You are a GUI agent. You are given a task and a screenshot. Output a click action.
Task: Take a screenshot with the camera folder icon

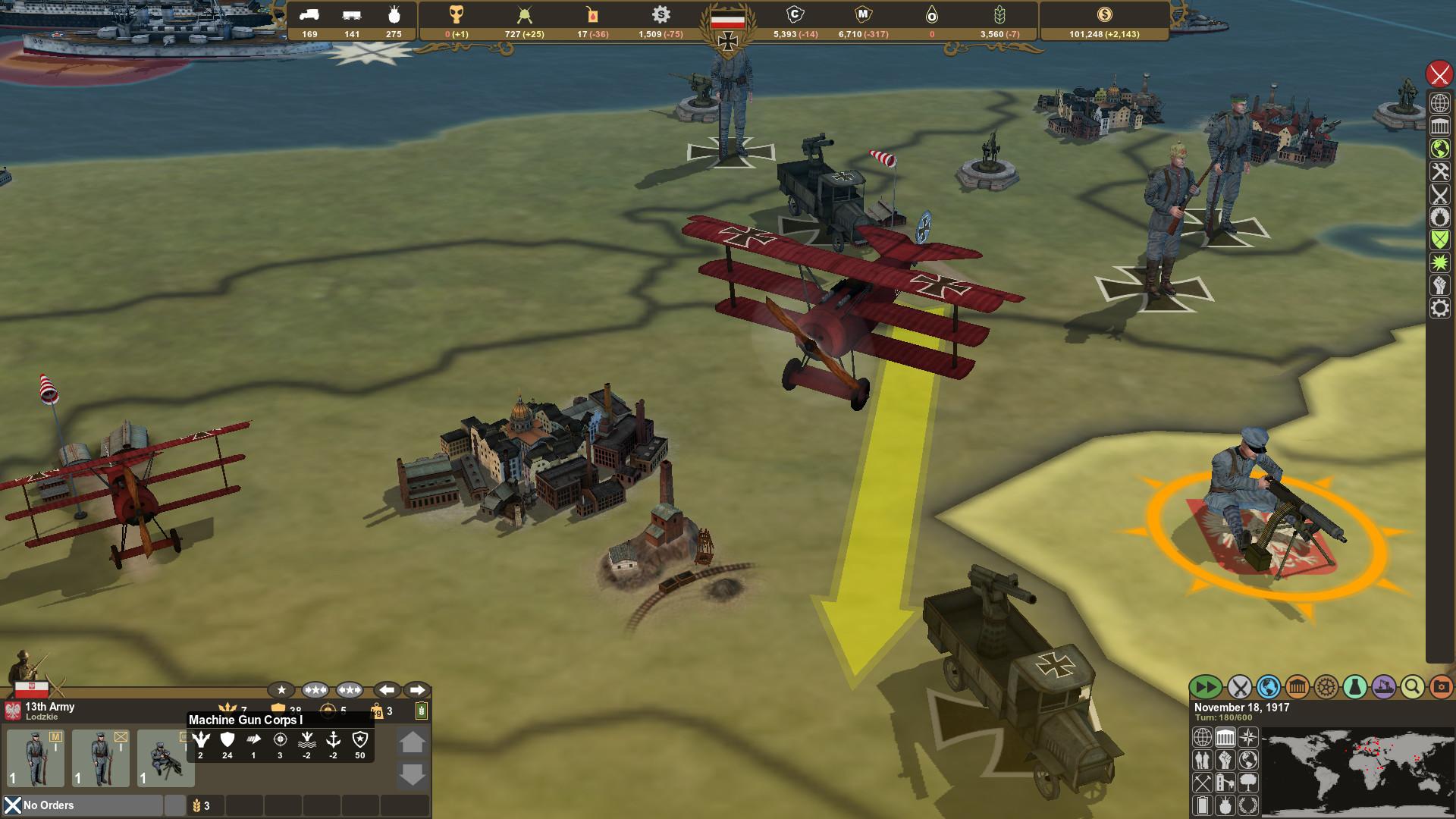coord(1442,687)
